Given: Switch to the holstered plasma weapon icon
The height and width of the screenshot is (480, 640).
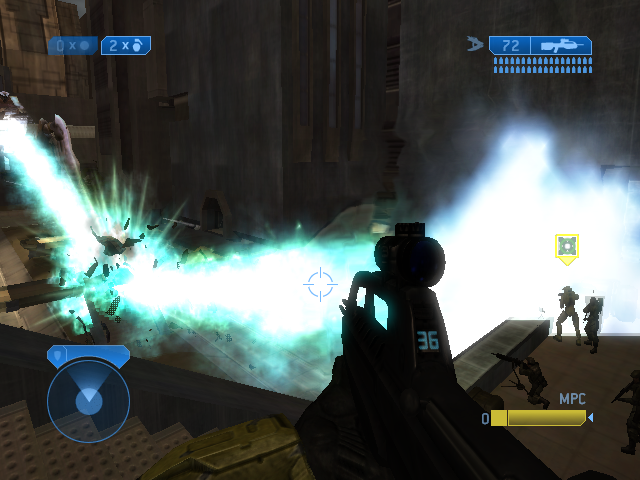Looking at the screenshot, I should (x=475, y=44).
